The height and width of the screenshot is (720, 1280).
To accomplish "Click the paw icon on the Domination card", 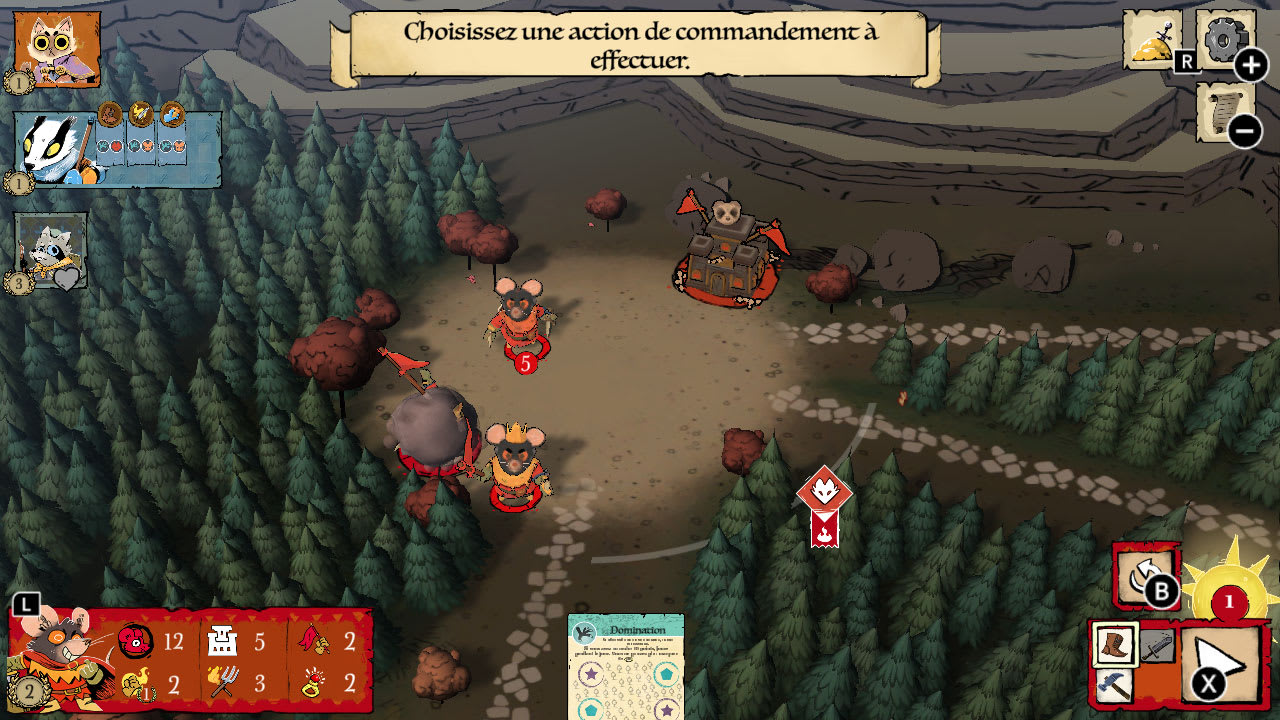I will (x=585, y=631).
